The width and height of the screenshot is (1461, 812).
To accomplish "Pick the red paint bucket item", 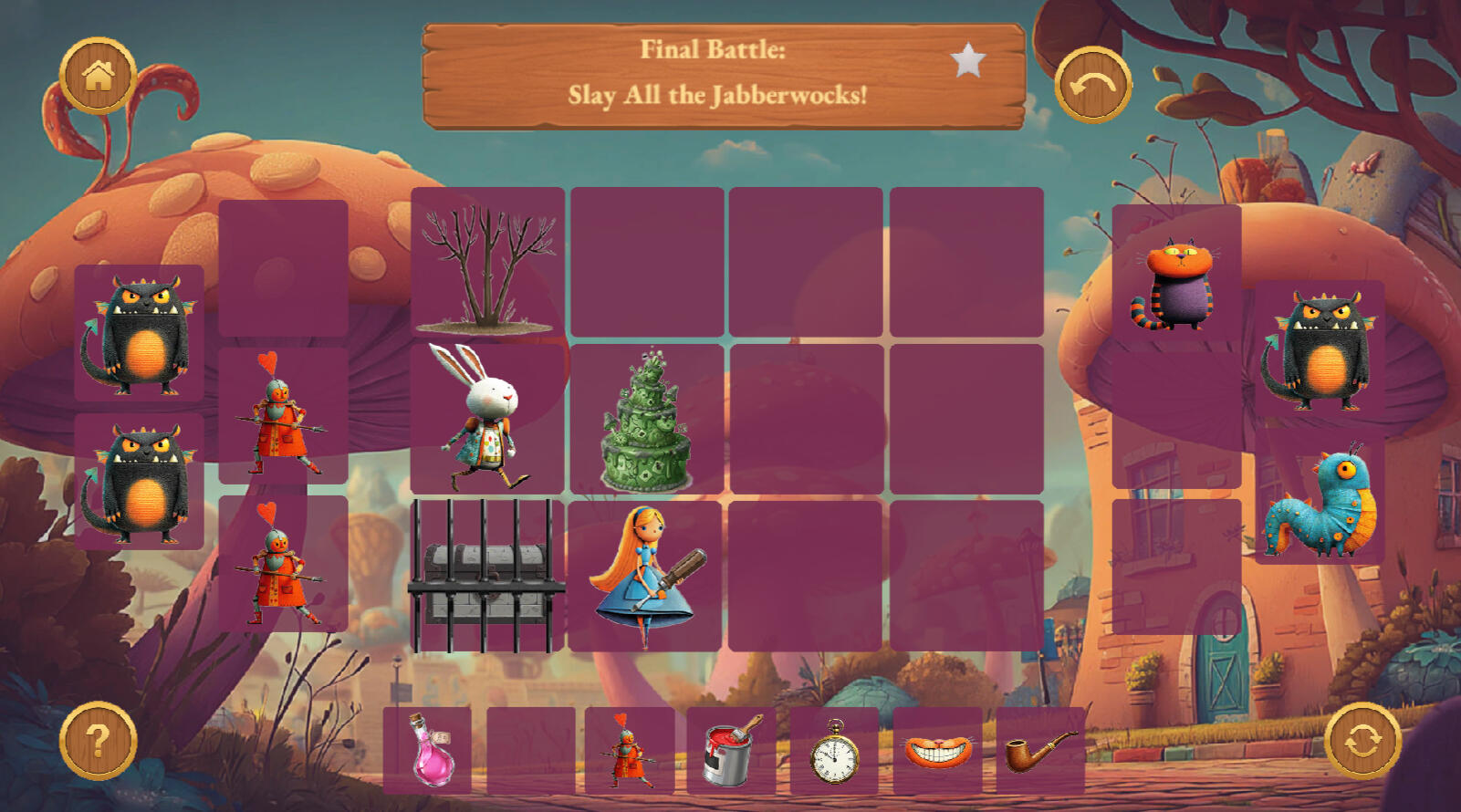I will pos(730,750).
